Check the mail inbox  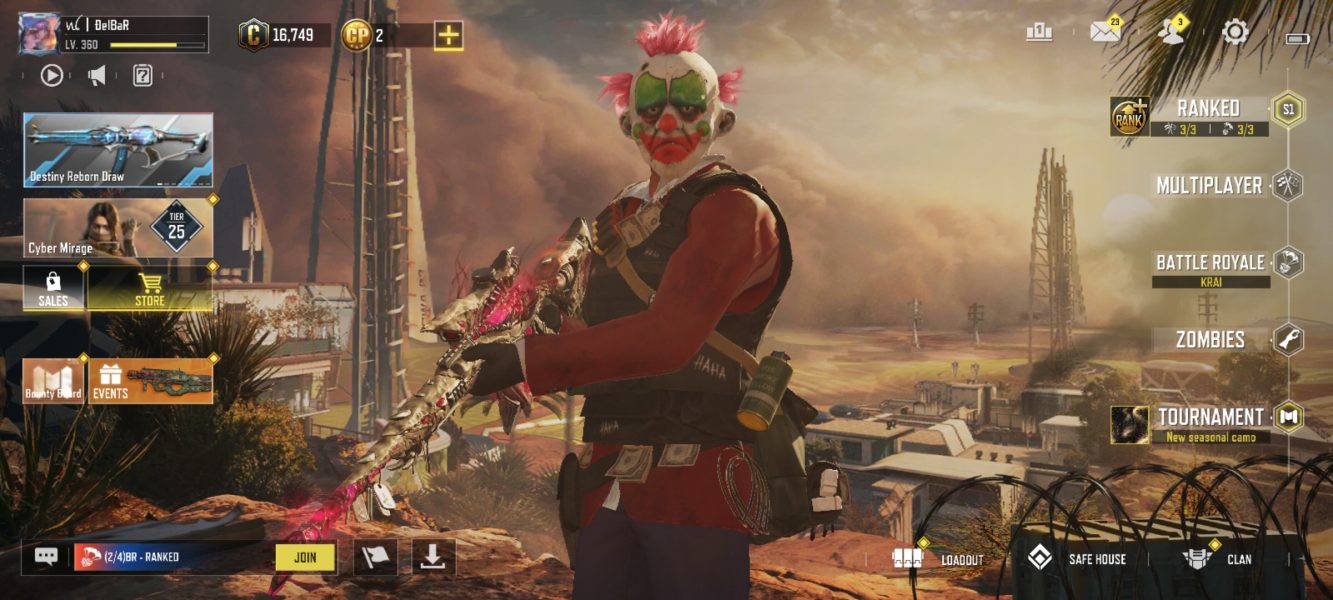coord(1105,32)
